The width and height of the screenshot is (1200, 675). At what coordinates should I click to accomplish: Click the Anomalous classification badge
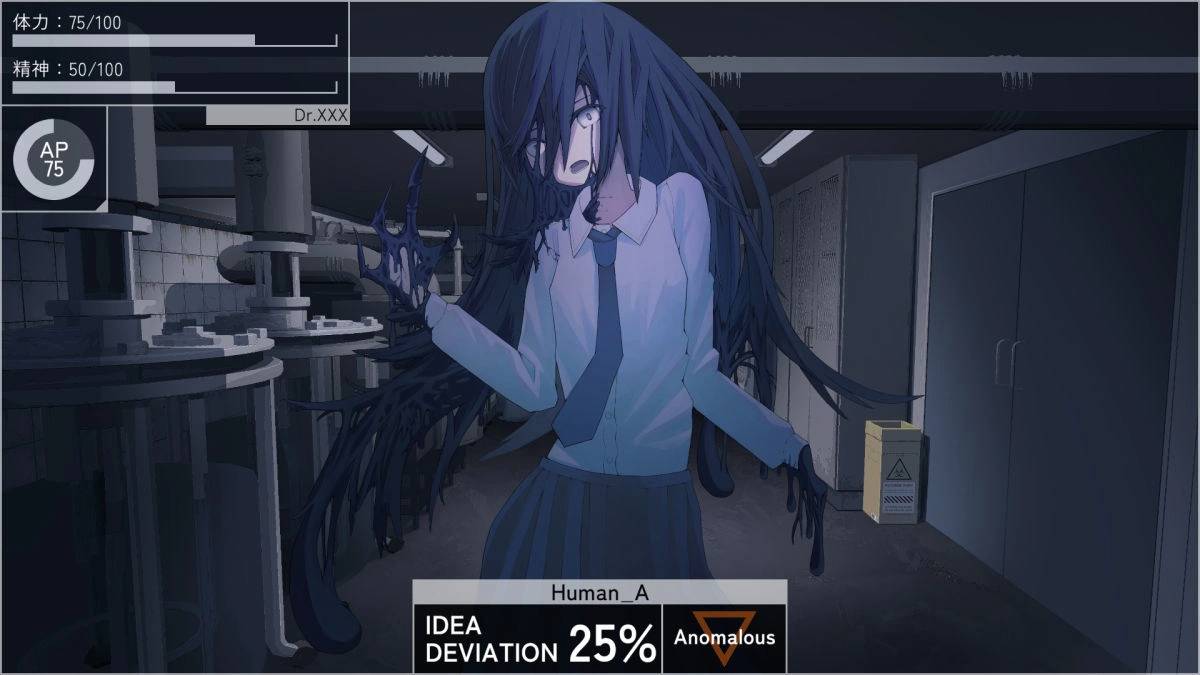[x=724, y=638]
